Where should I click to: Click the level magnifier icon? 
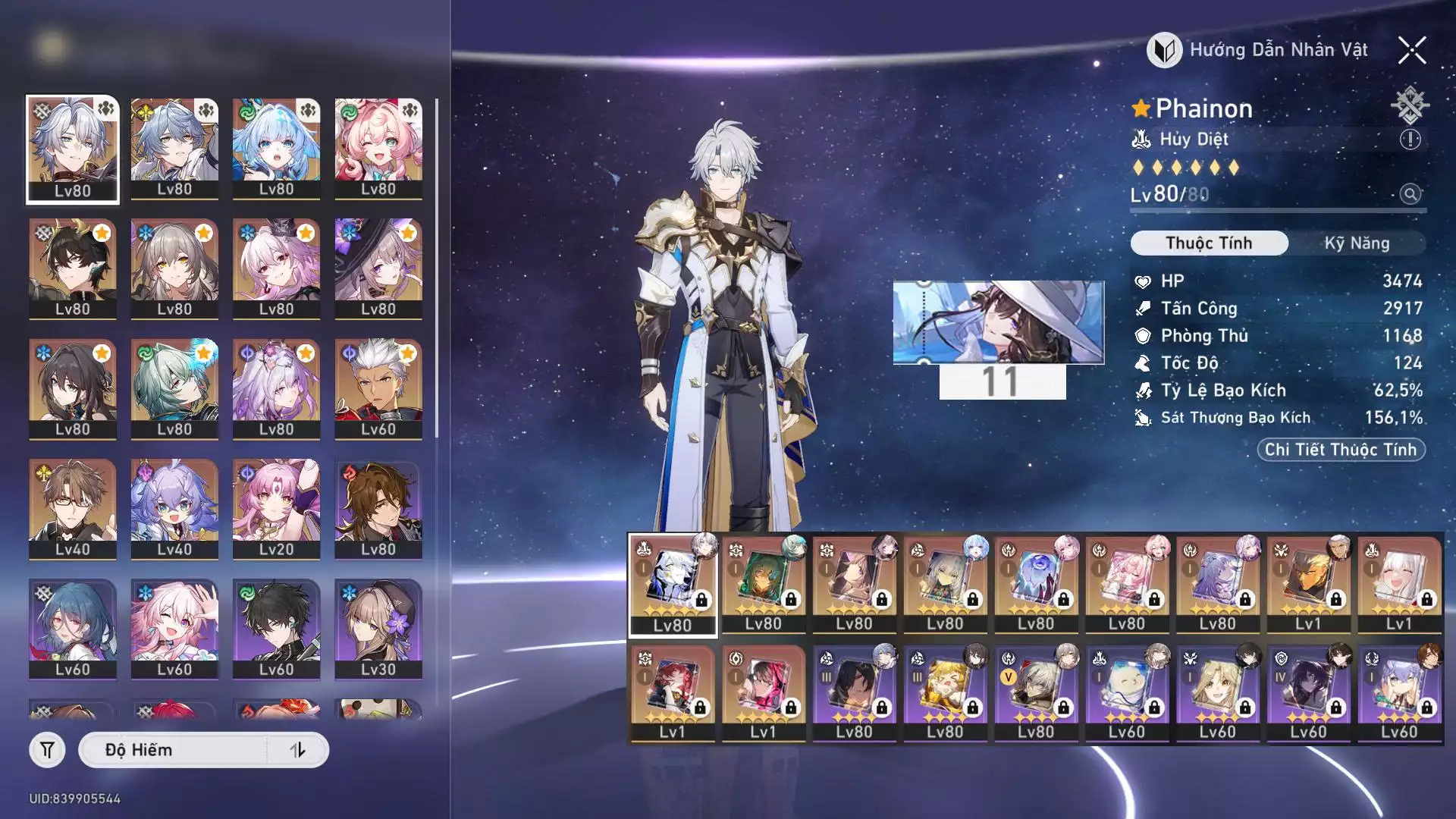point(1410,194)
